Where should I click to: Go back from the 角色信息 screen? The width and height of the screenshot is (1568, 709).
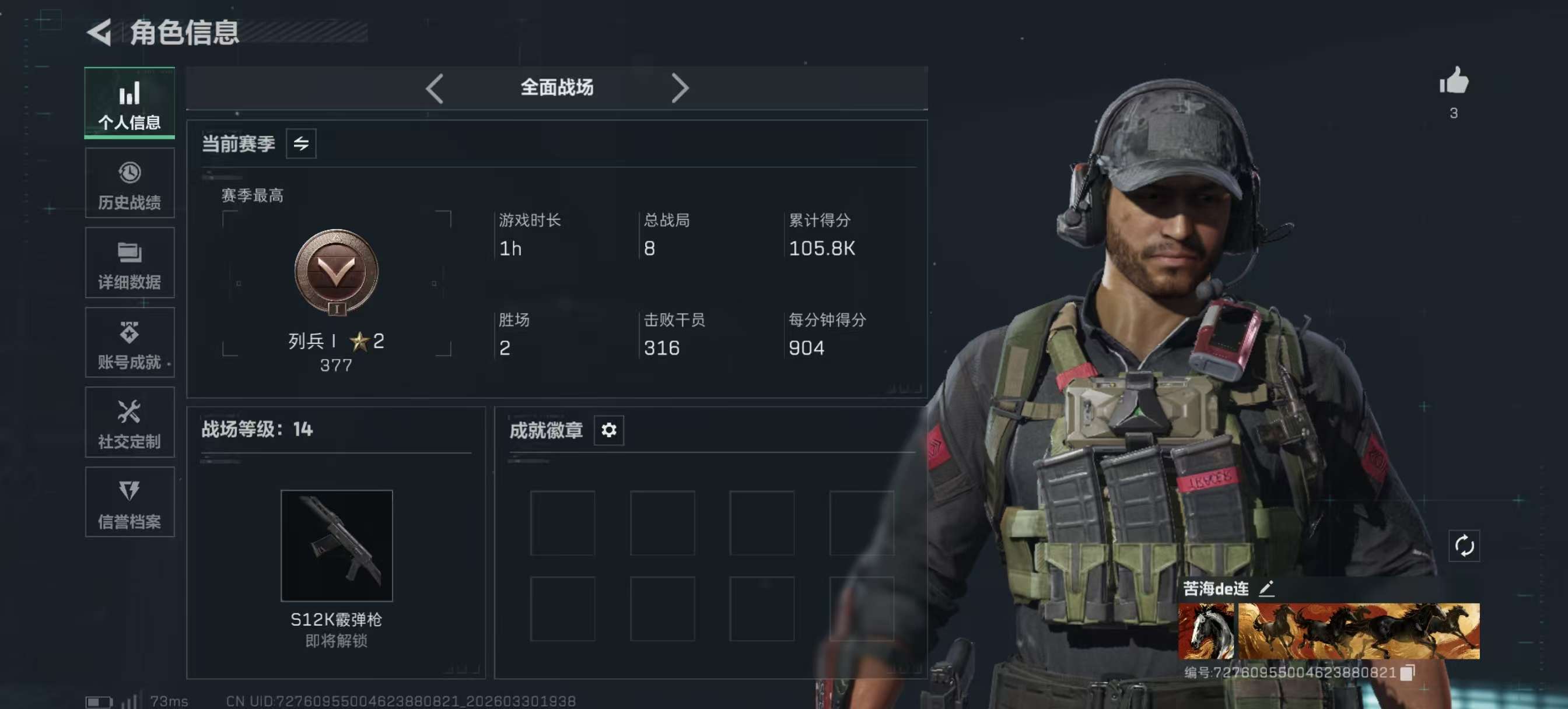coord(100,32)
